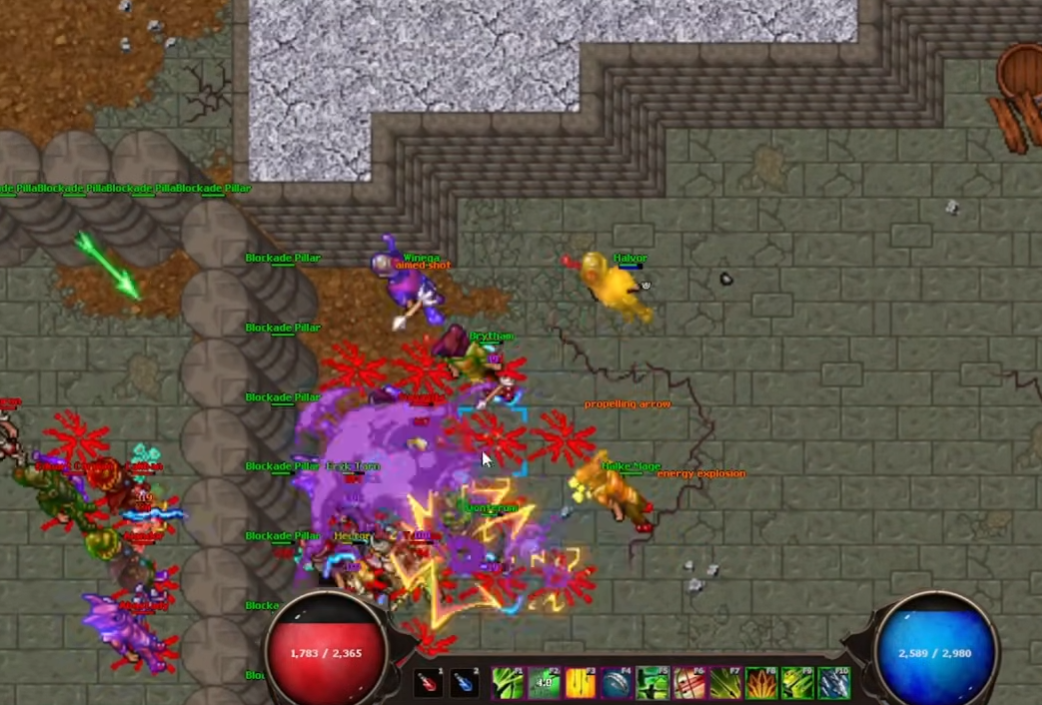Screen dimensions: 1042x705
Task: Use the F7 green arrow volley skill
Action: pyautogui.click(x=725, y=683)
